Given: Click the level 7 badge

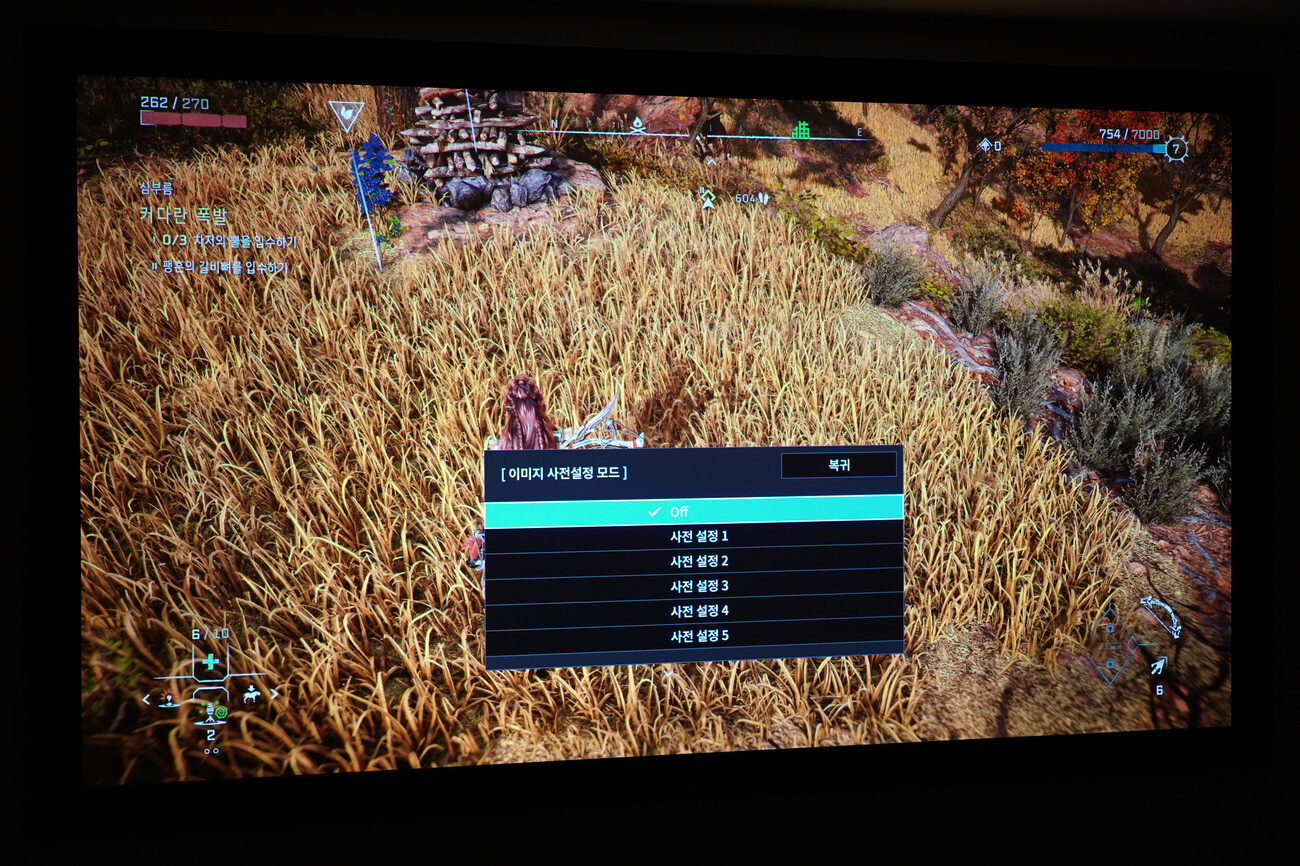Looking at the screenshot, I should pos(1176,149).
